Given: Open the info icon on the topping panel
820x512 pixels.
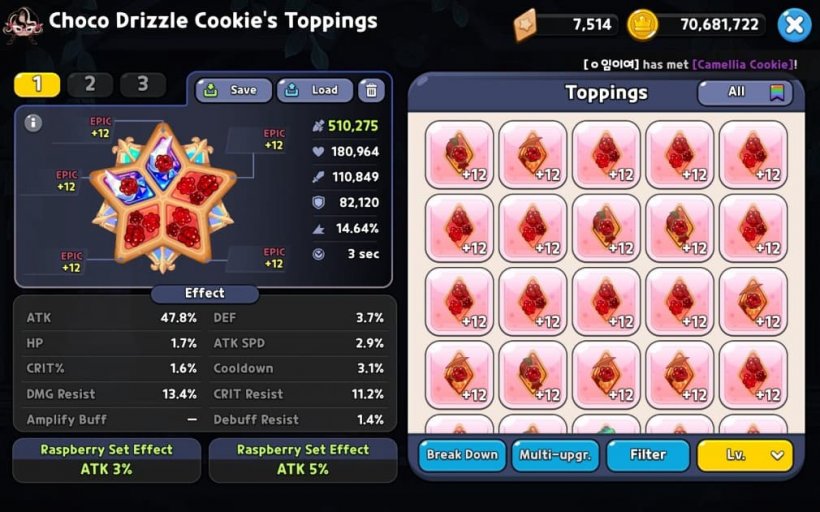Looking at the screenshot, I should (x=33, y=123).
